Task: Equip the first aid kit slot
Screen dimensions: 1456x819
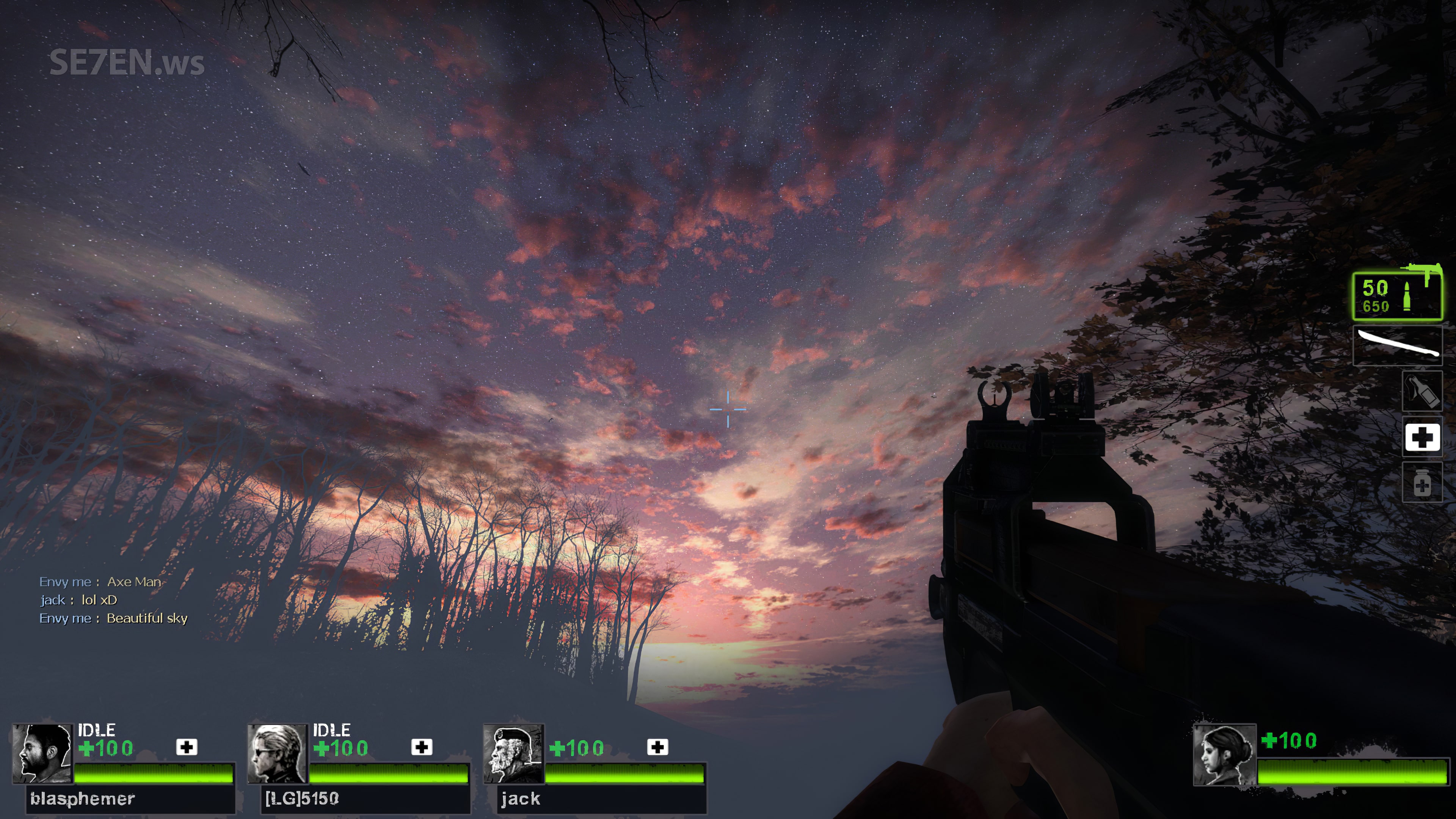Action: tap(1422, 437)
